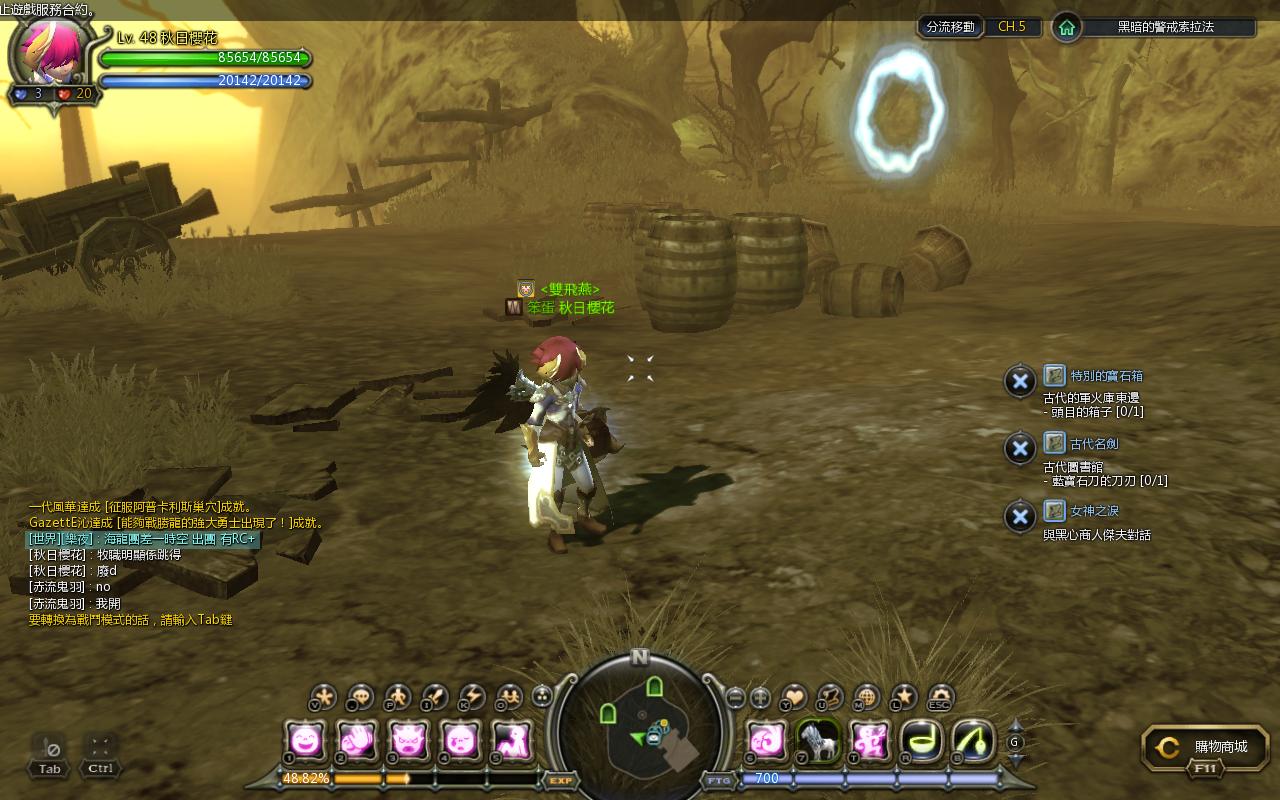Select the crying face emote slot

click(460, 741)
